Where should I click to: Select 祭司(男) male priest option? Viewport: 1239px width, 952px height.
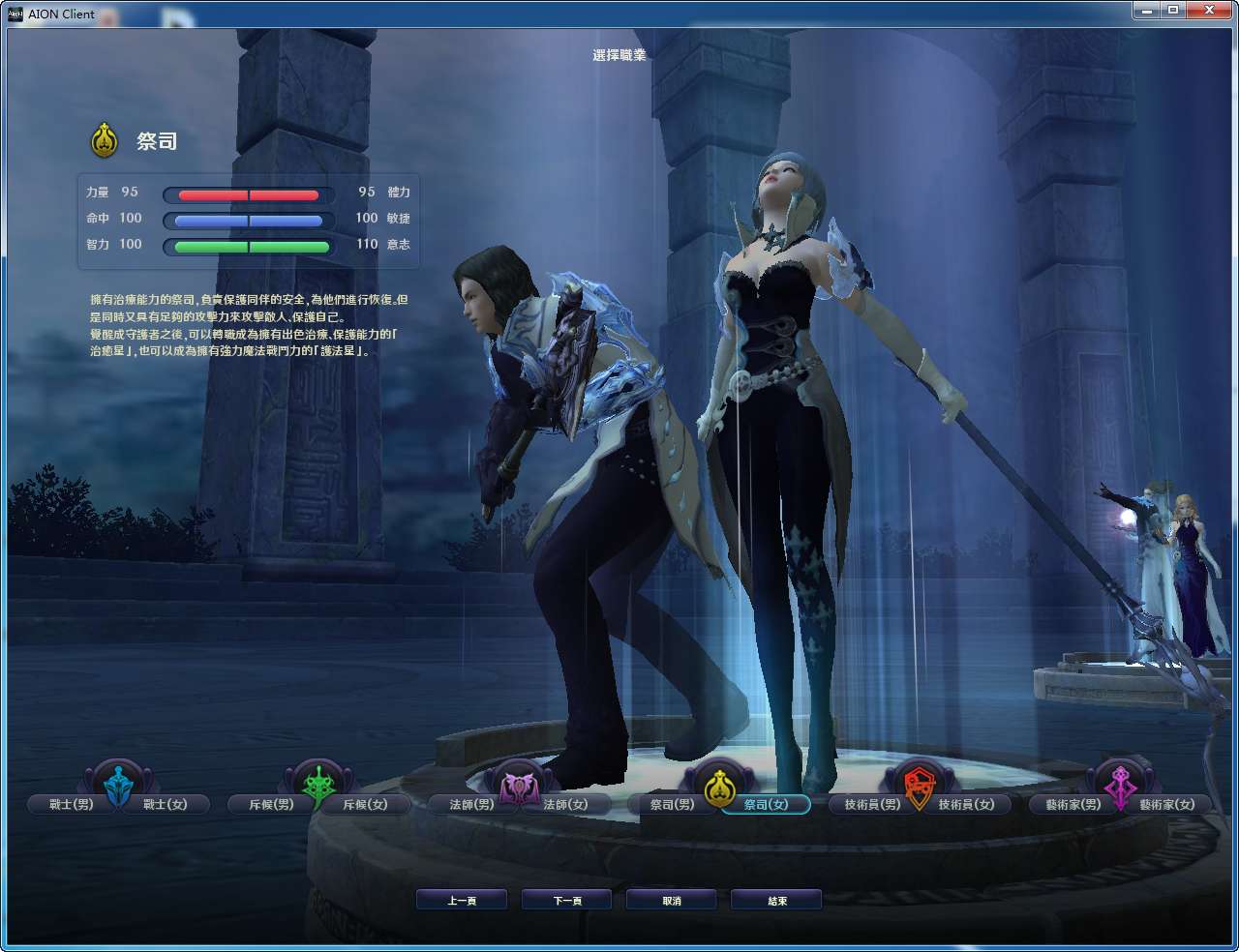670,804
